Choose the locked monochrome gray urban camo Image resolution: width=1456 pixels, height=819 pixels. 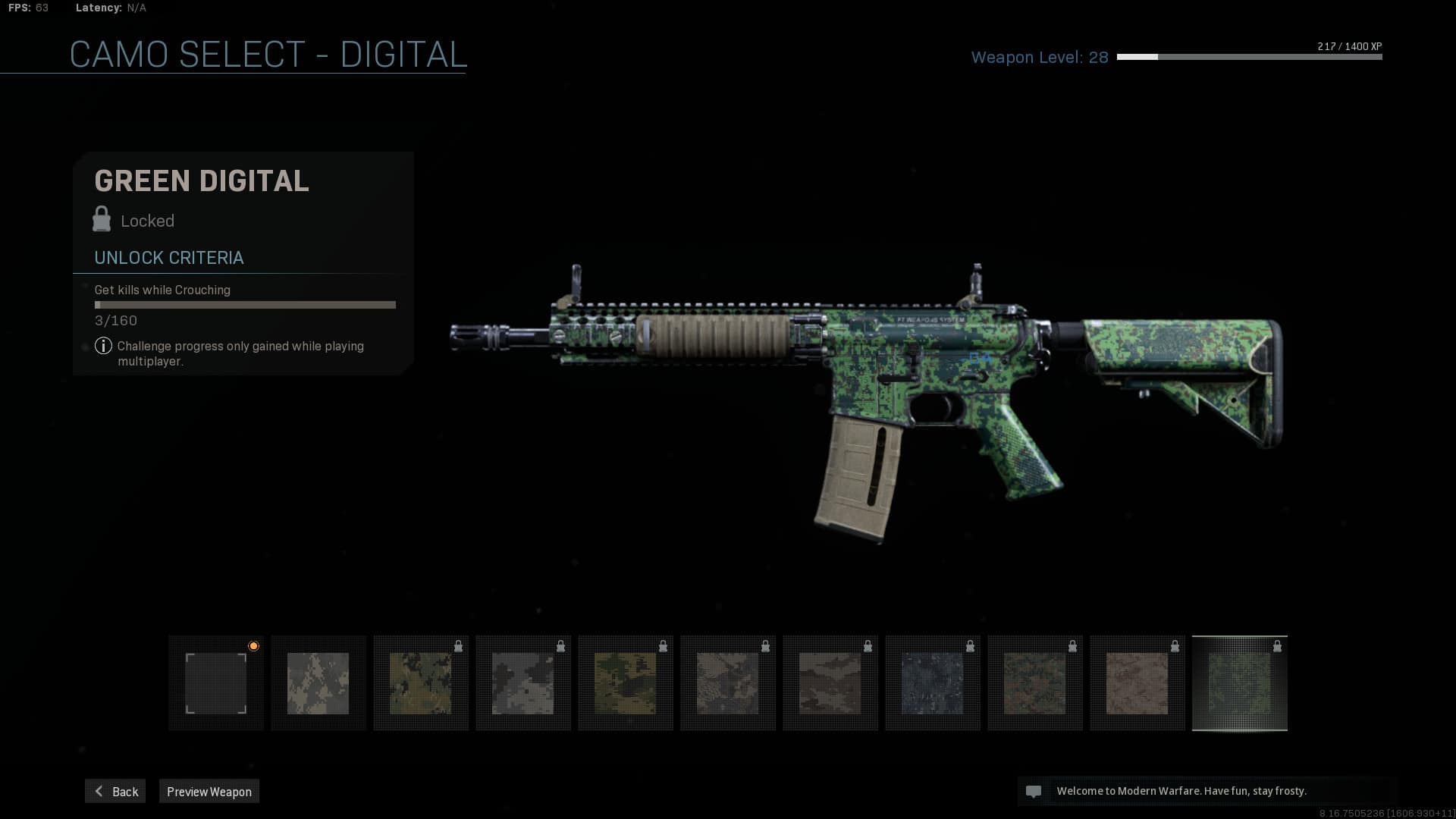523,683
